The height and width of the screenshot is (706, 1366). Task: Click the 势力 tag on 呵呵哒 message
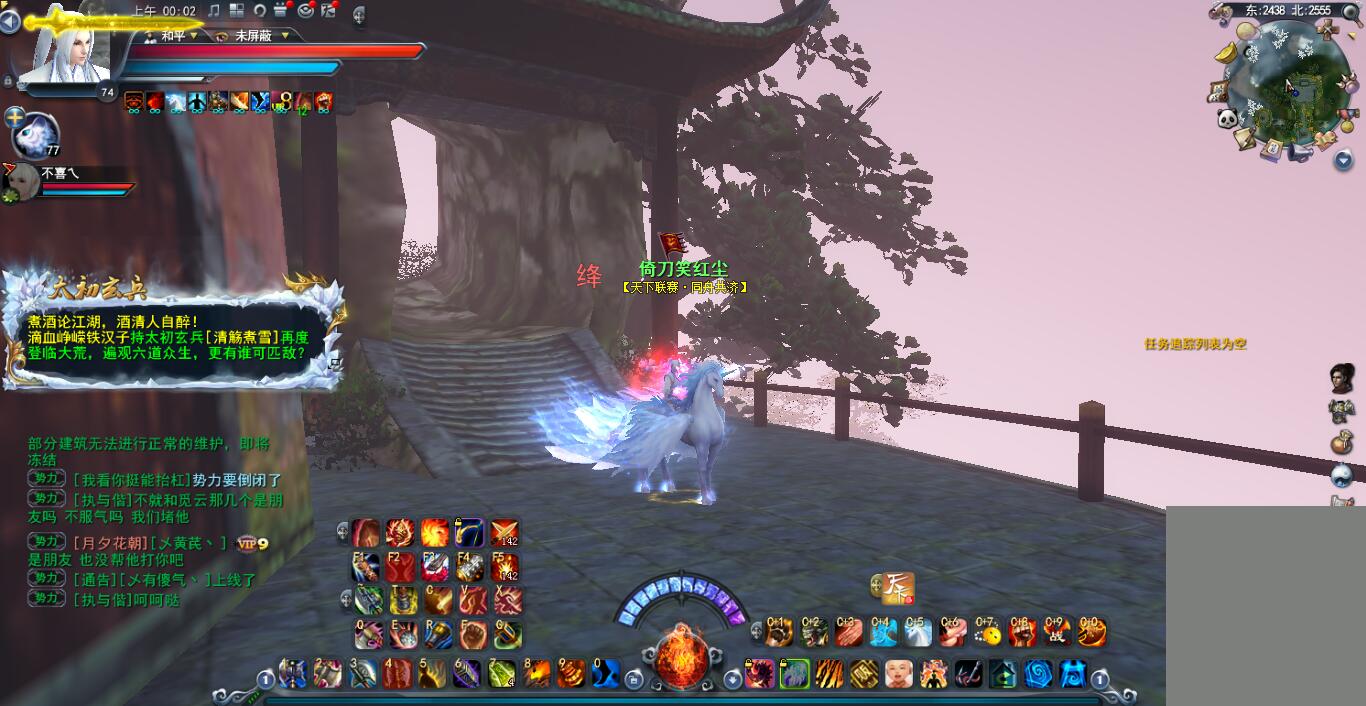pos(46,598)
